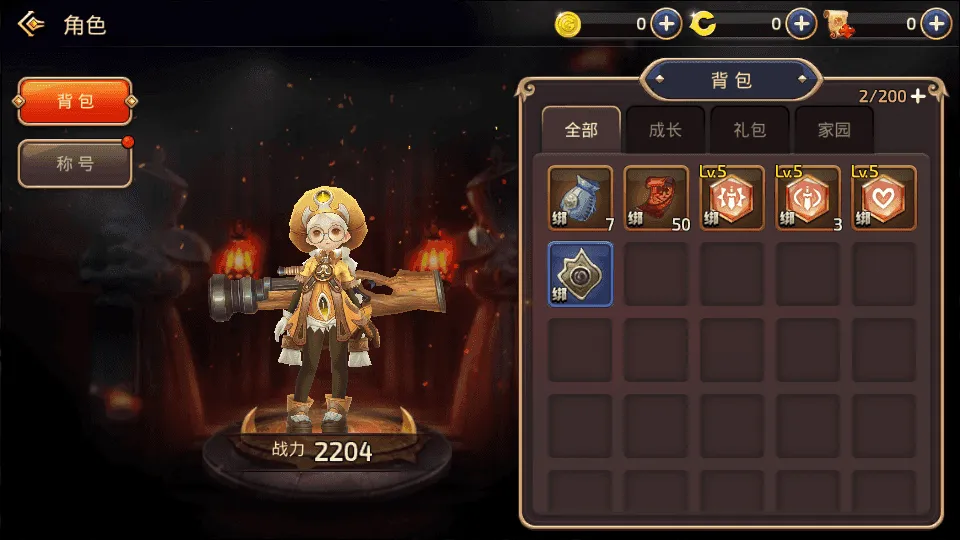Select the red scroll item stack
960x540 pixels.
(656, 198)
